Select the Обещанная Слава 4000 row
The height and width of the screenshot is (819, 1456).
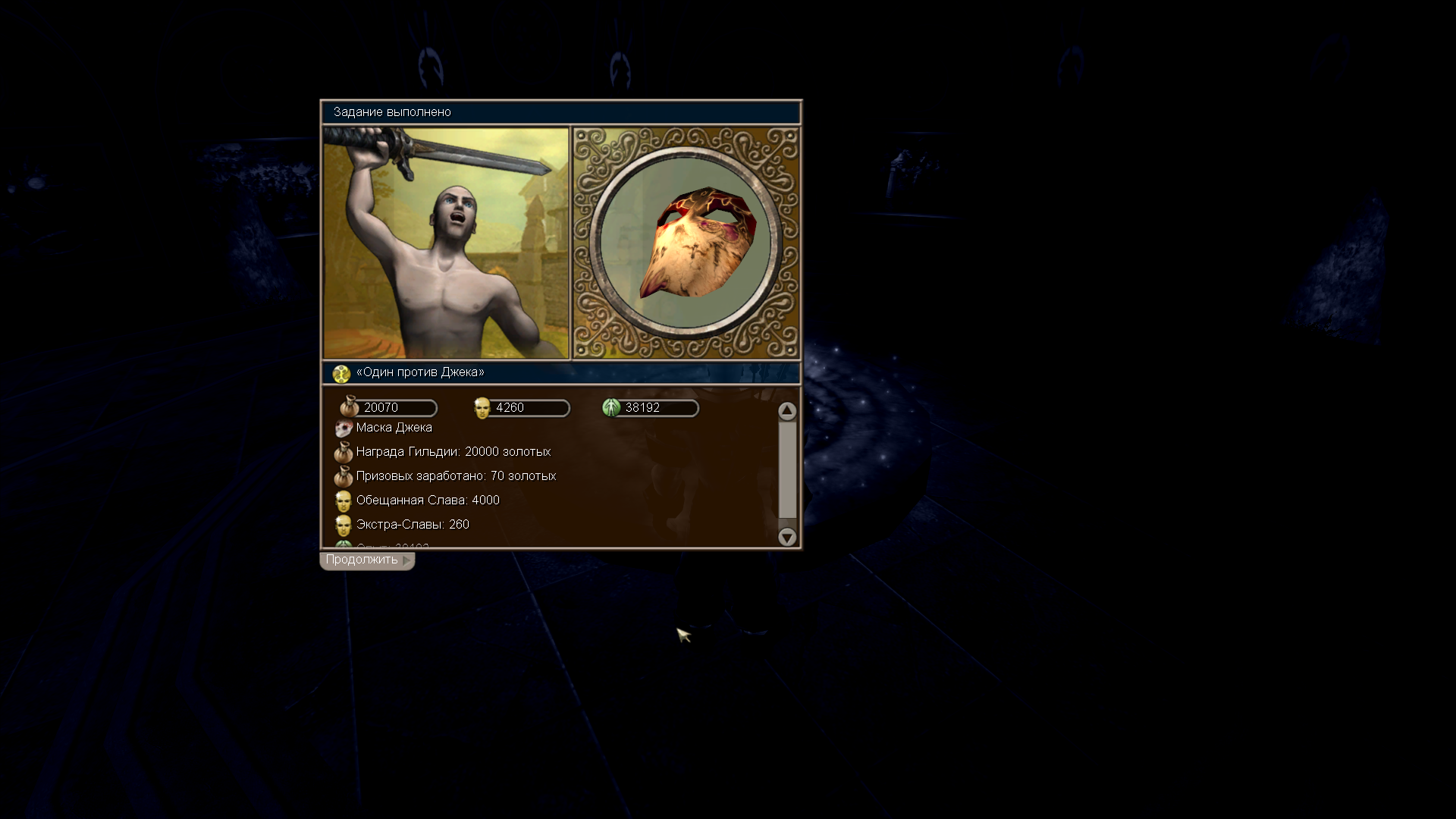(x=427, y=500)
